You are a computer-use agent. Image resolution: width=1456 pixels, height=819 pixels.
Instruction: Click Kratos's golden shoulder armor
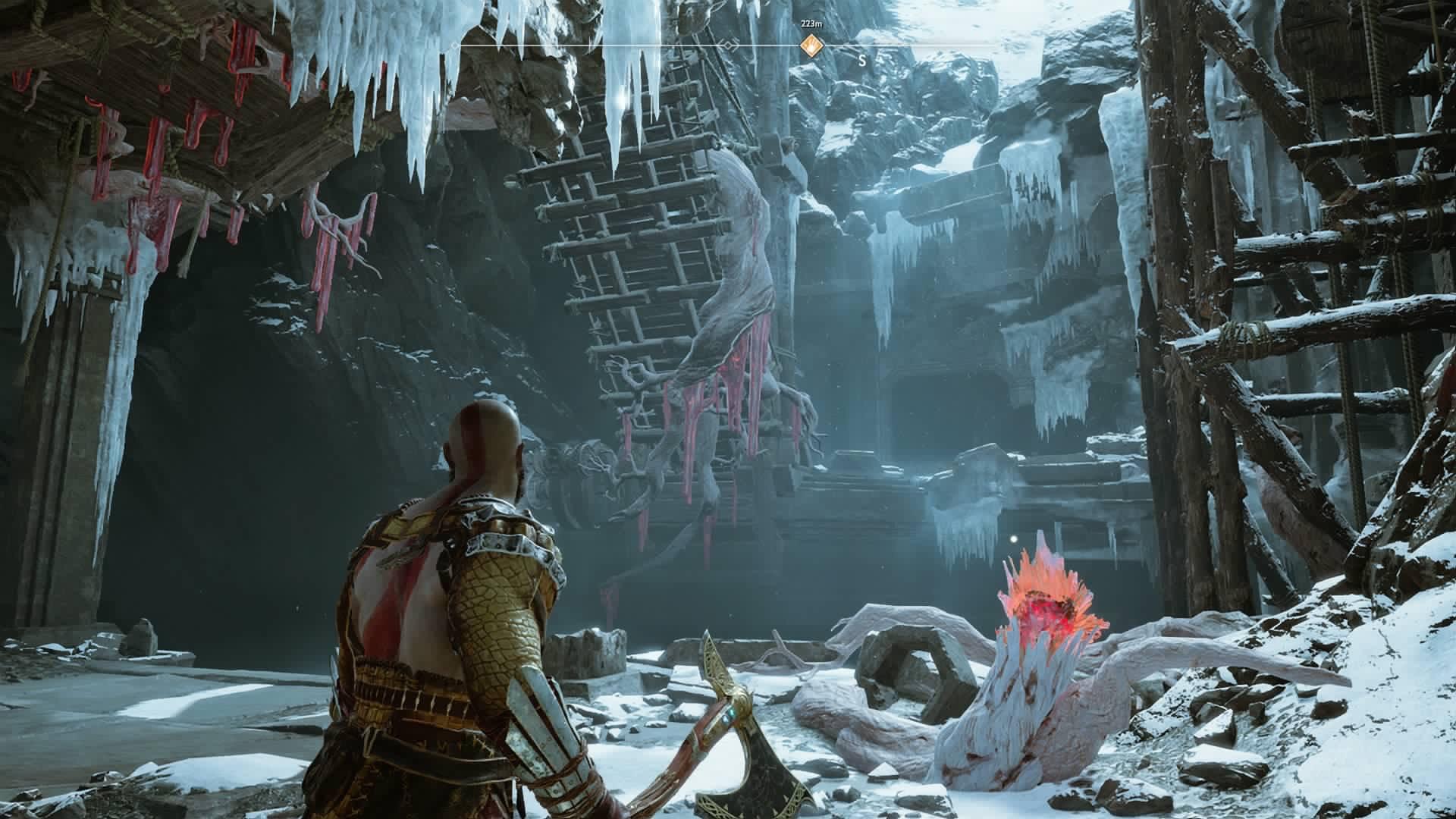500,531
